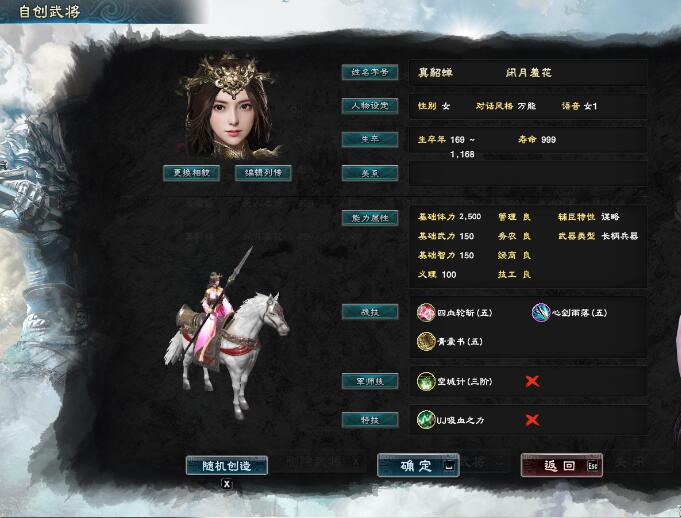Confirm the officer with 确定

click(417, 466)
